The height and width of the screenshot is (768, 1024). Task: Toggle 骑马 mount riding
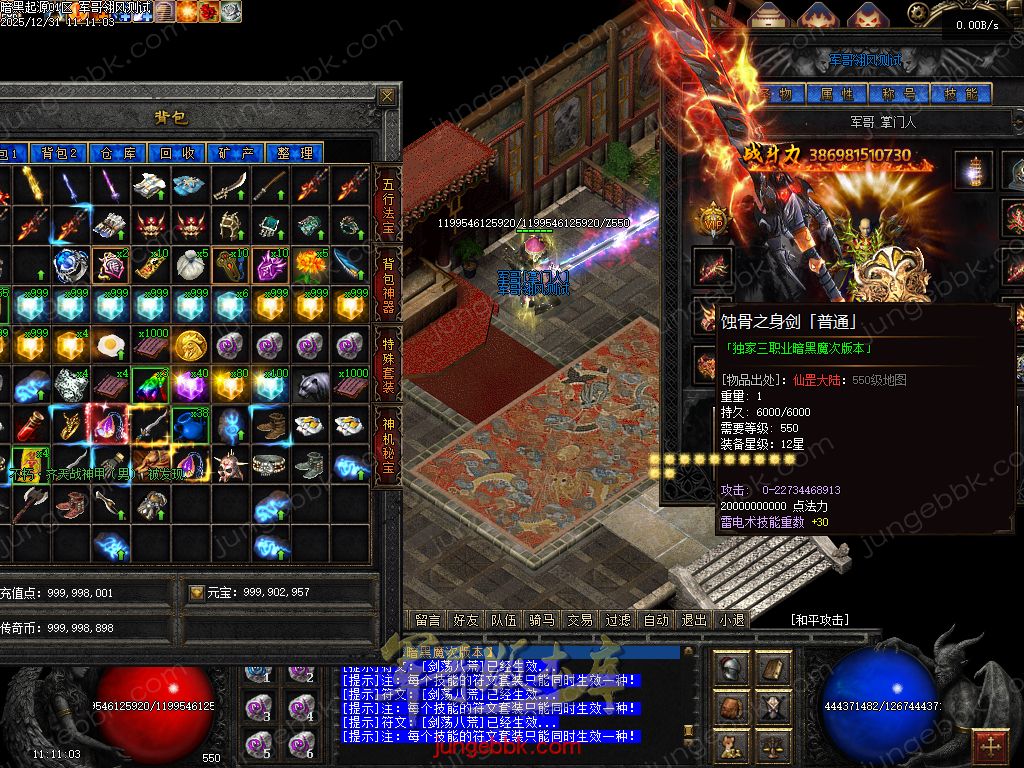pos(541,620)
